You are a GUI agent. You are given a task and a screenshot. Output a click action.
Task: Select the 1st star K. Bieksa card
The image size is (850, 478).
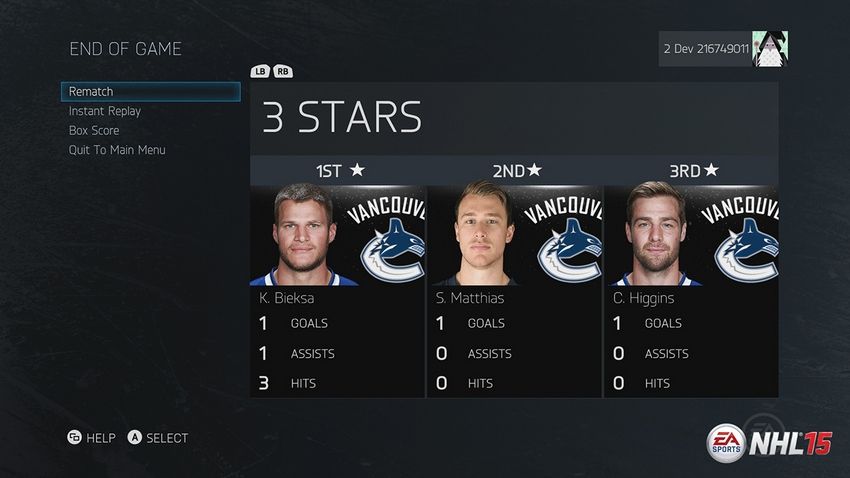(338, 290)
